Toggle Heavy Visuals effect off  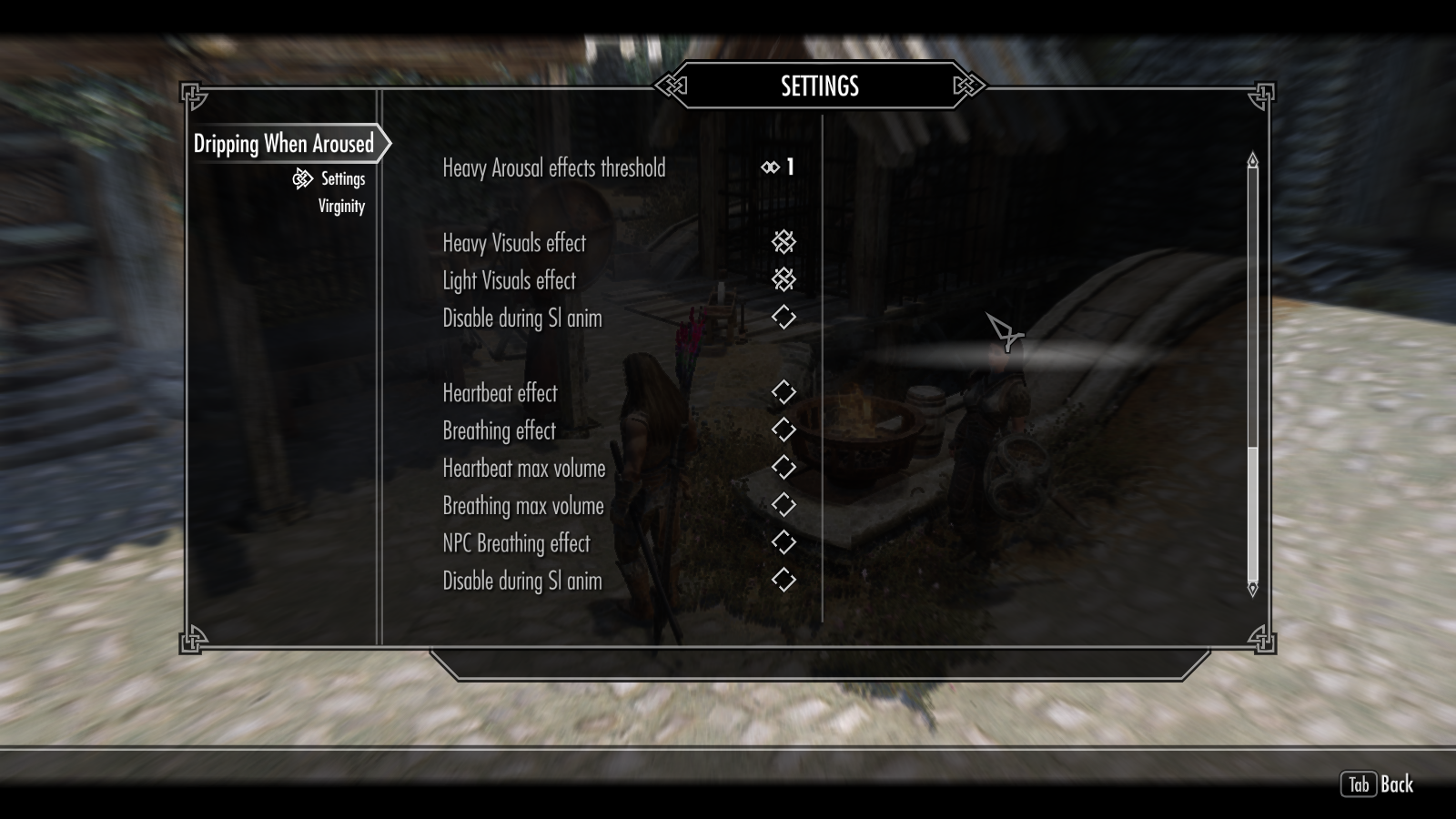pyautogui.click(x=784, y=242)
